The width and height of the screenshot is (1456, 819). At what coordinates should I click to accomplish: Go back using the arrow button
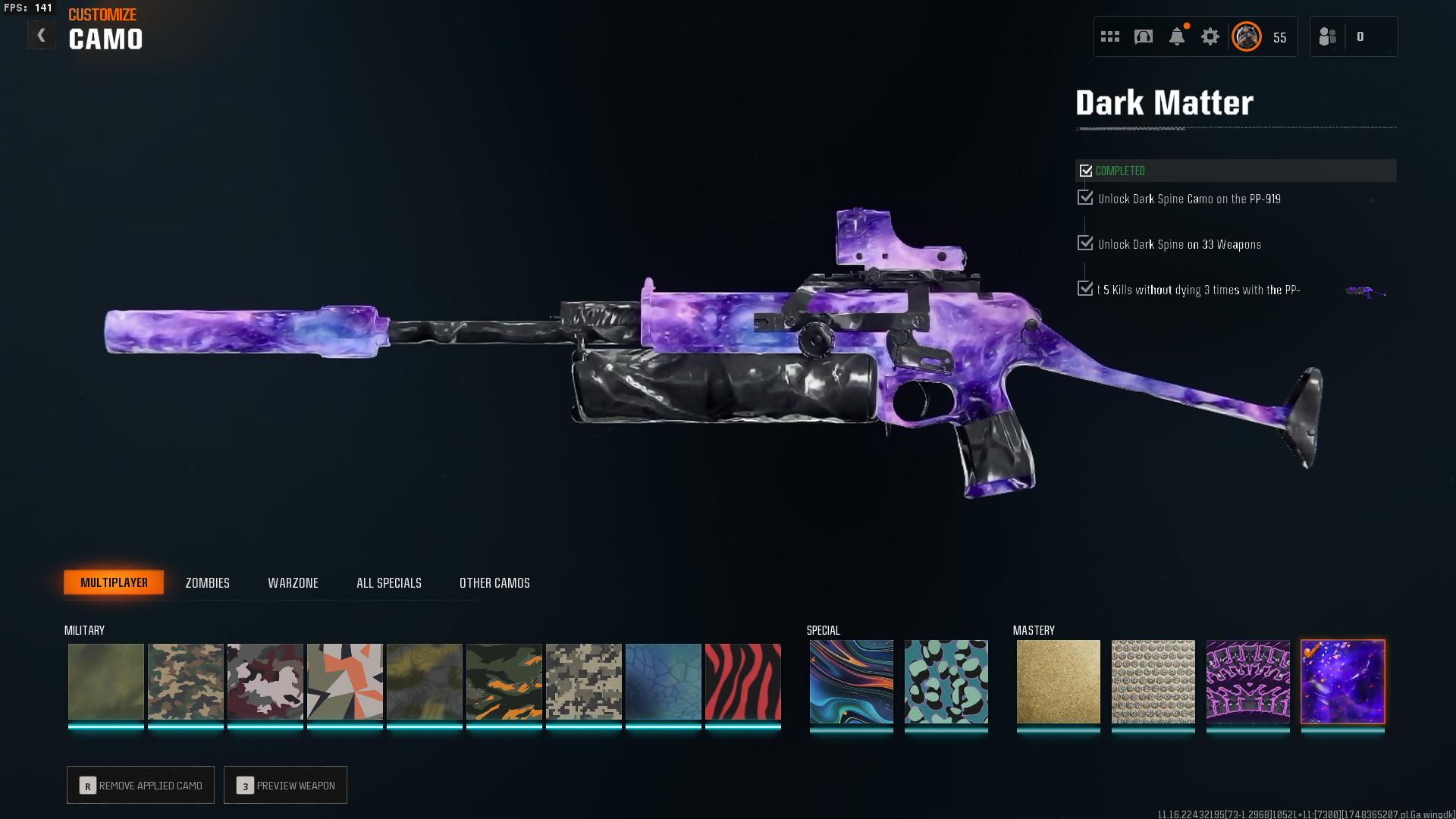pos(41,35)
